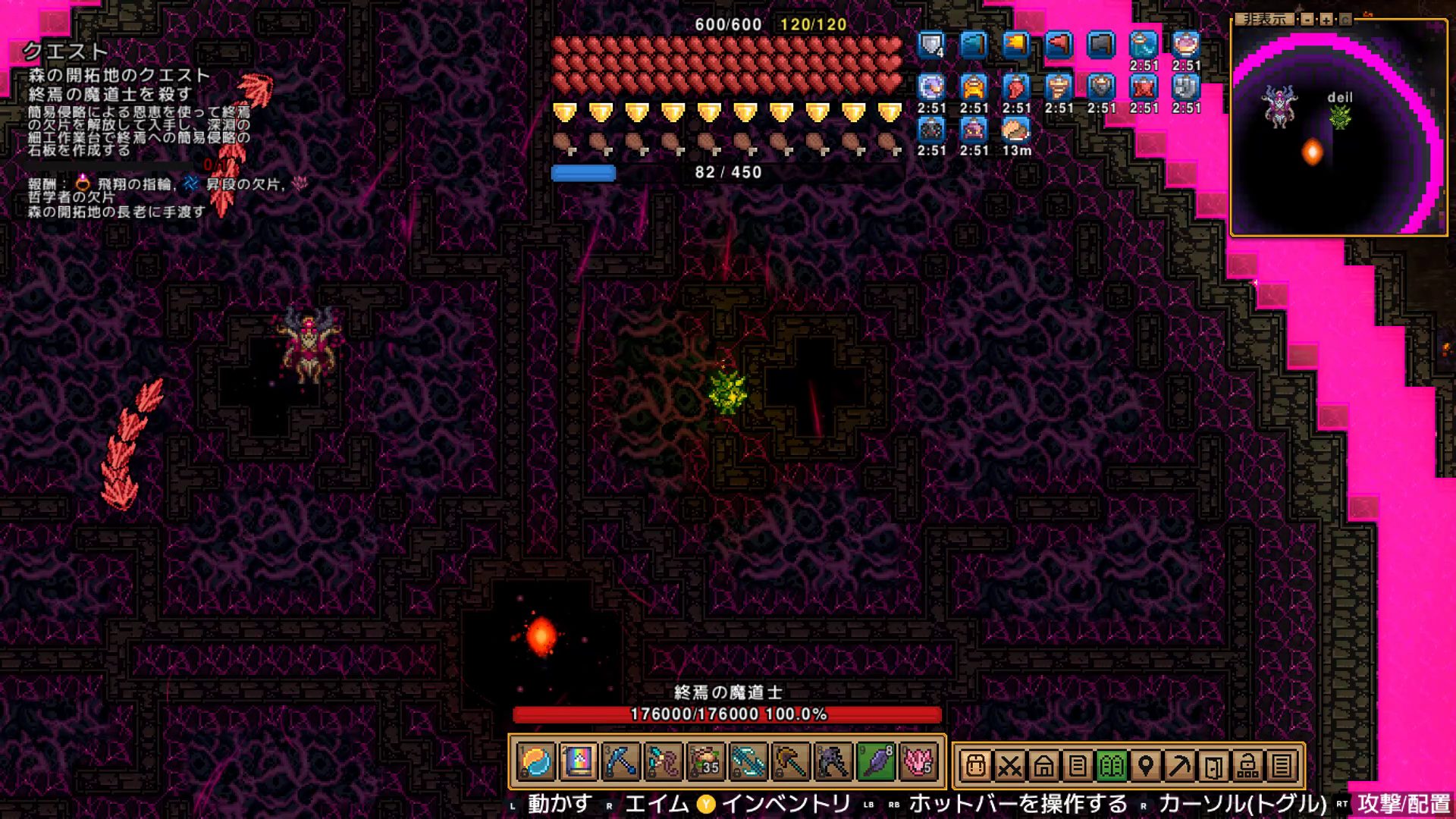
Task: Click the minimap view
Action: 1338,130
